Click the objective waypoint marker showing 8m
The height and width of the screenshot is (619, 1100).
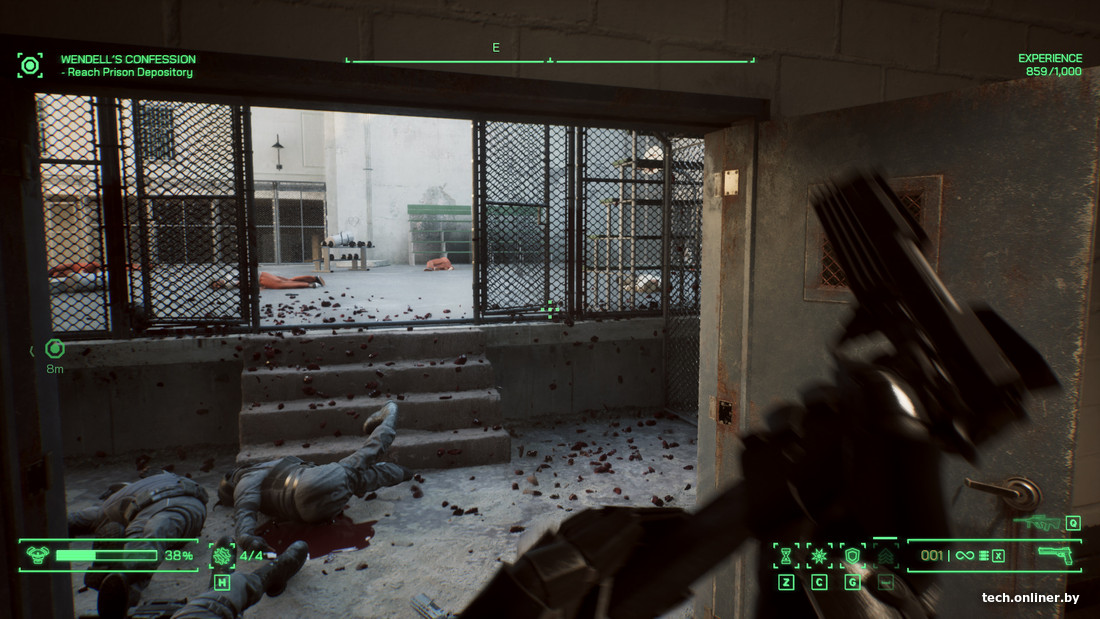click(x=55, y=348)
